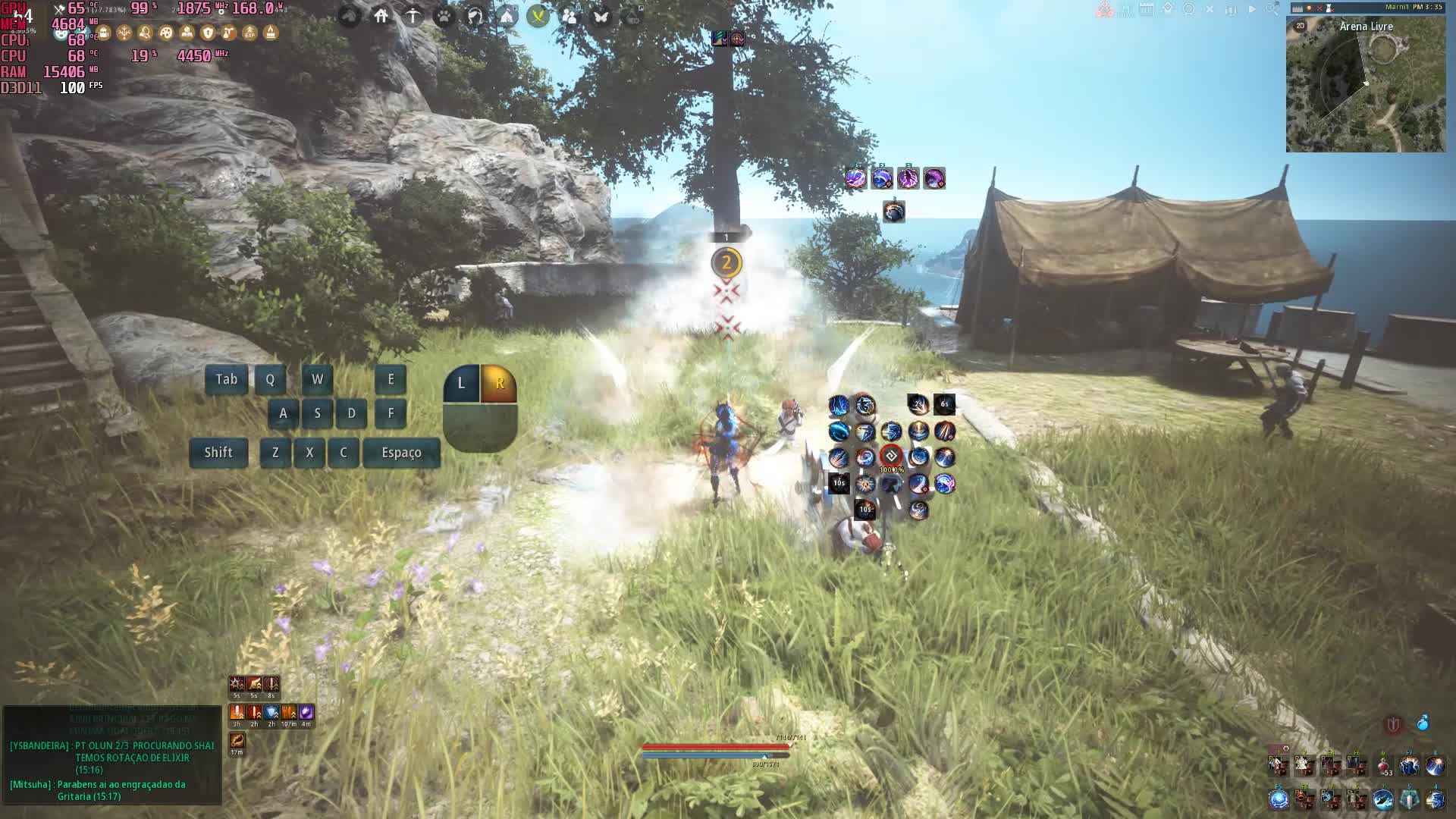Open quickslot settings gear icon
This screenshot has width=1456, height=819.
1285,749
